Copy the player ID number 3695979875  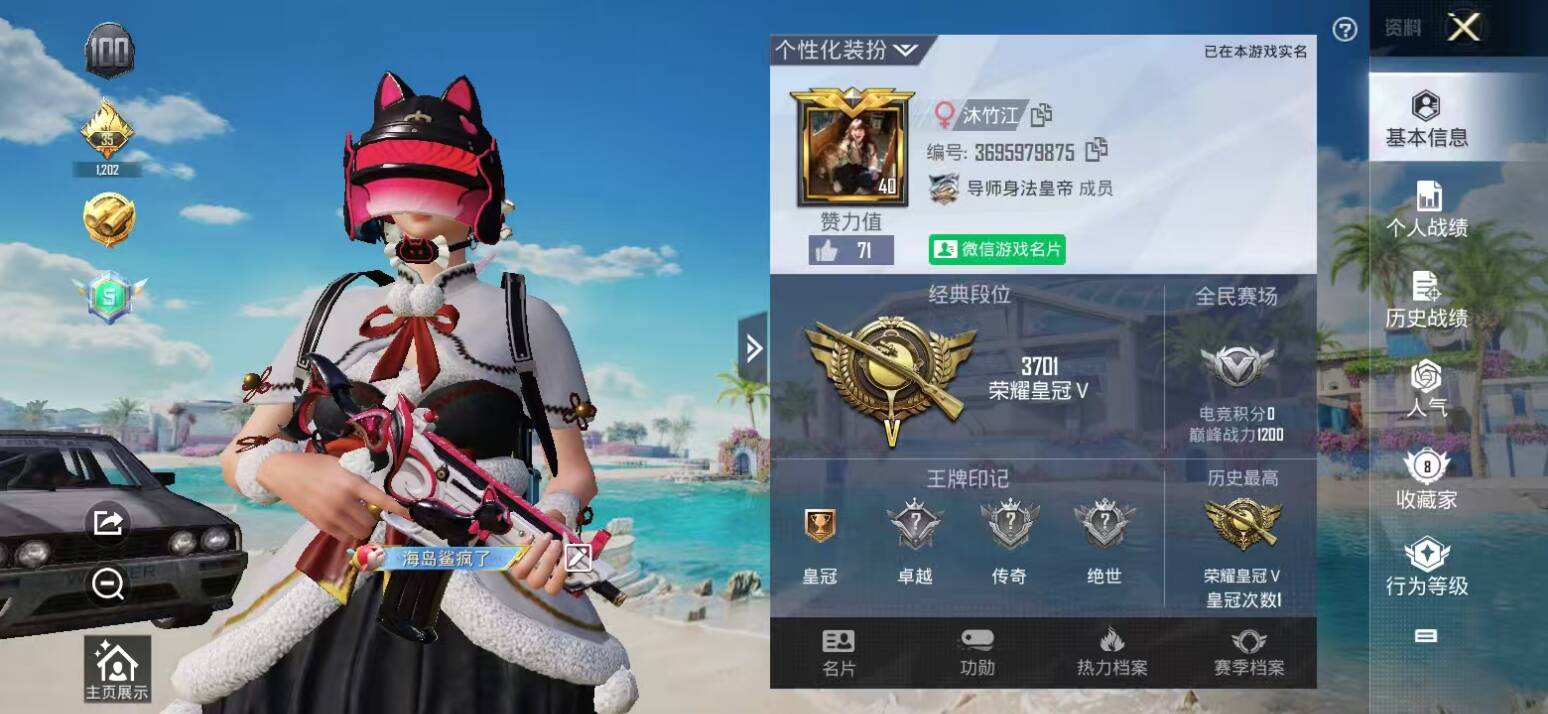[1097, 151]
